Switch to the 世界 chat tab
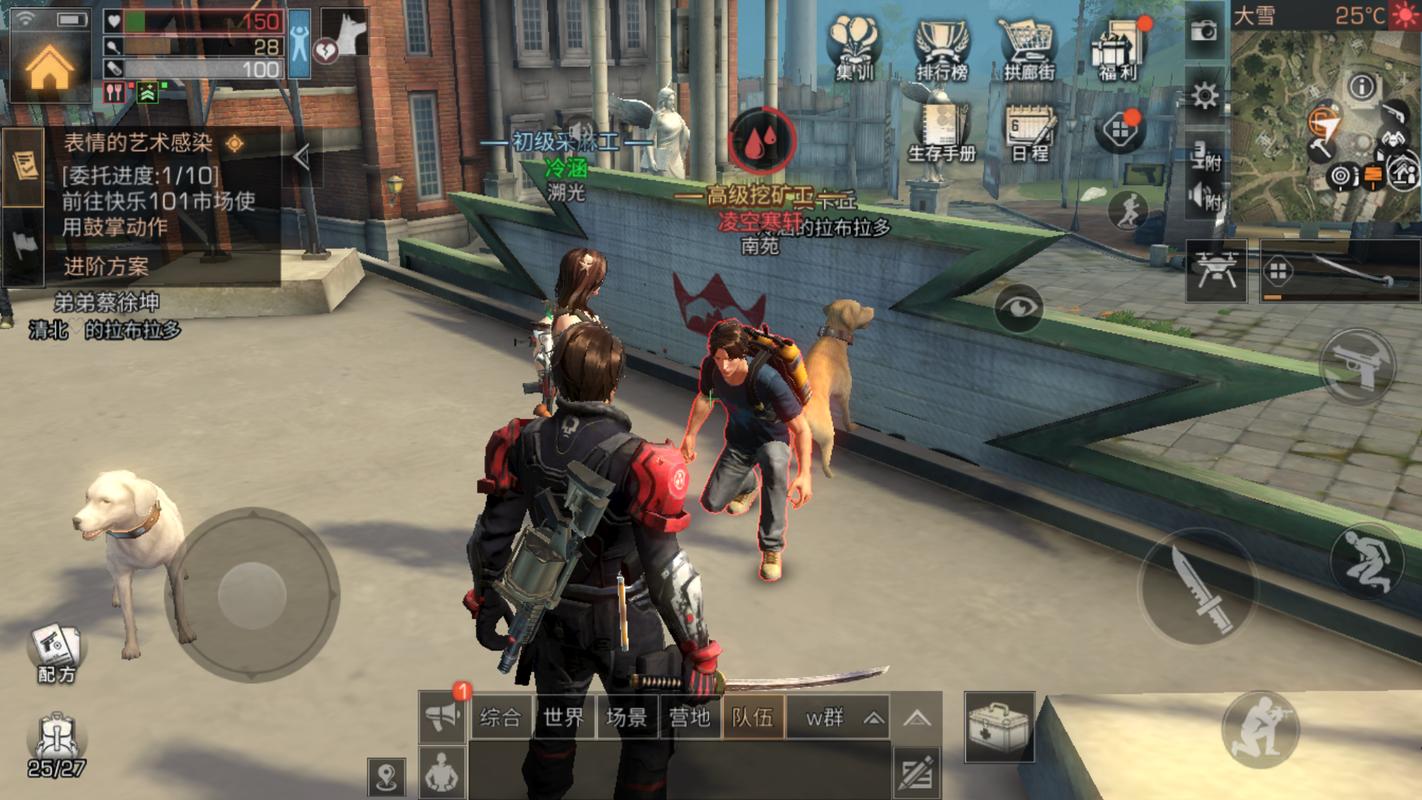The height and width of the screenshot is (800, 1422). (563, 717)
